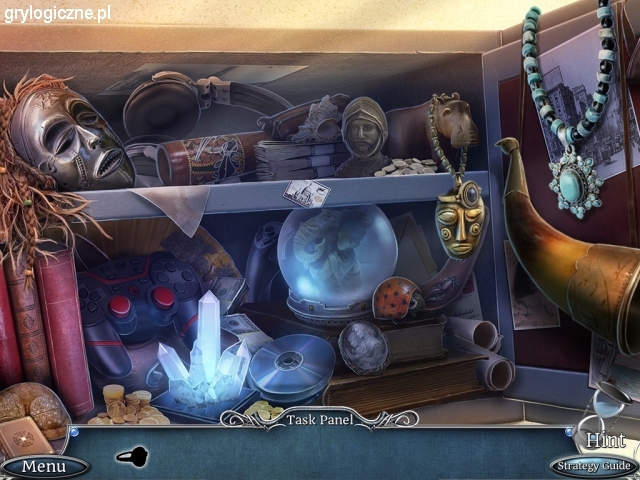Select the black silhouette item in task panel
Image resolution: width=640 pixels, height=480 pixels.
[133, 456]
